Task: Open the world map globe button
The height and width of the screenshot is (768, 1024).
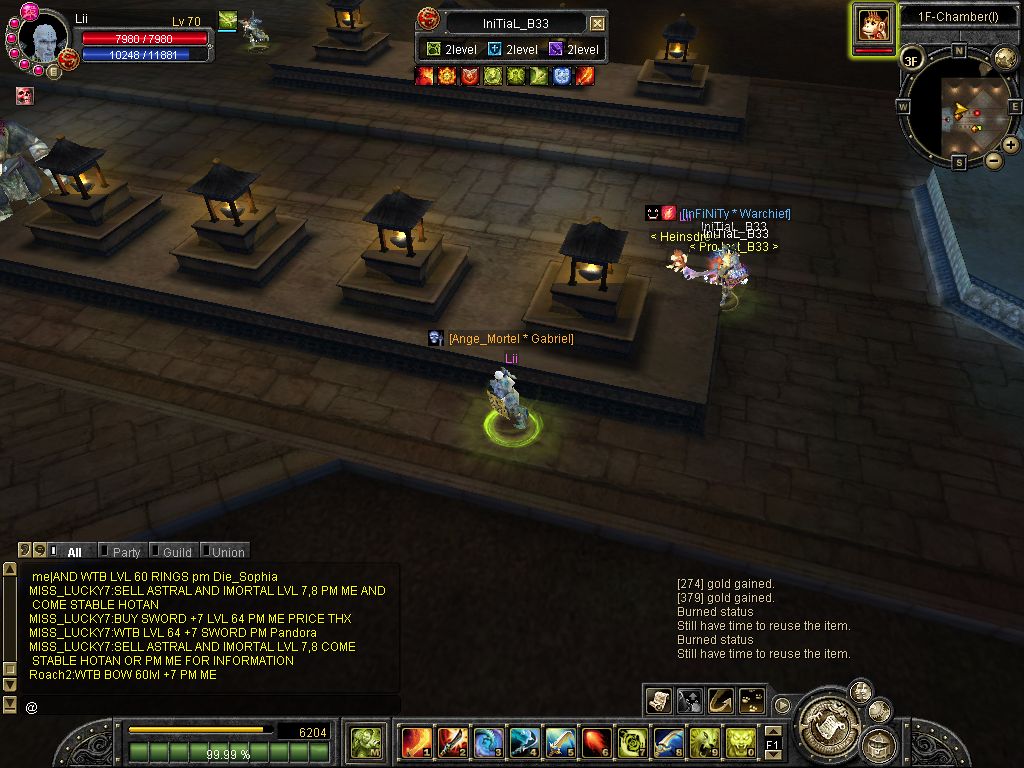Action: tap(1005, 58)
